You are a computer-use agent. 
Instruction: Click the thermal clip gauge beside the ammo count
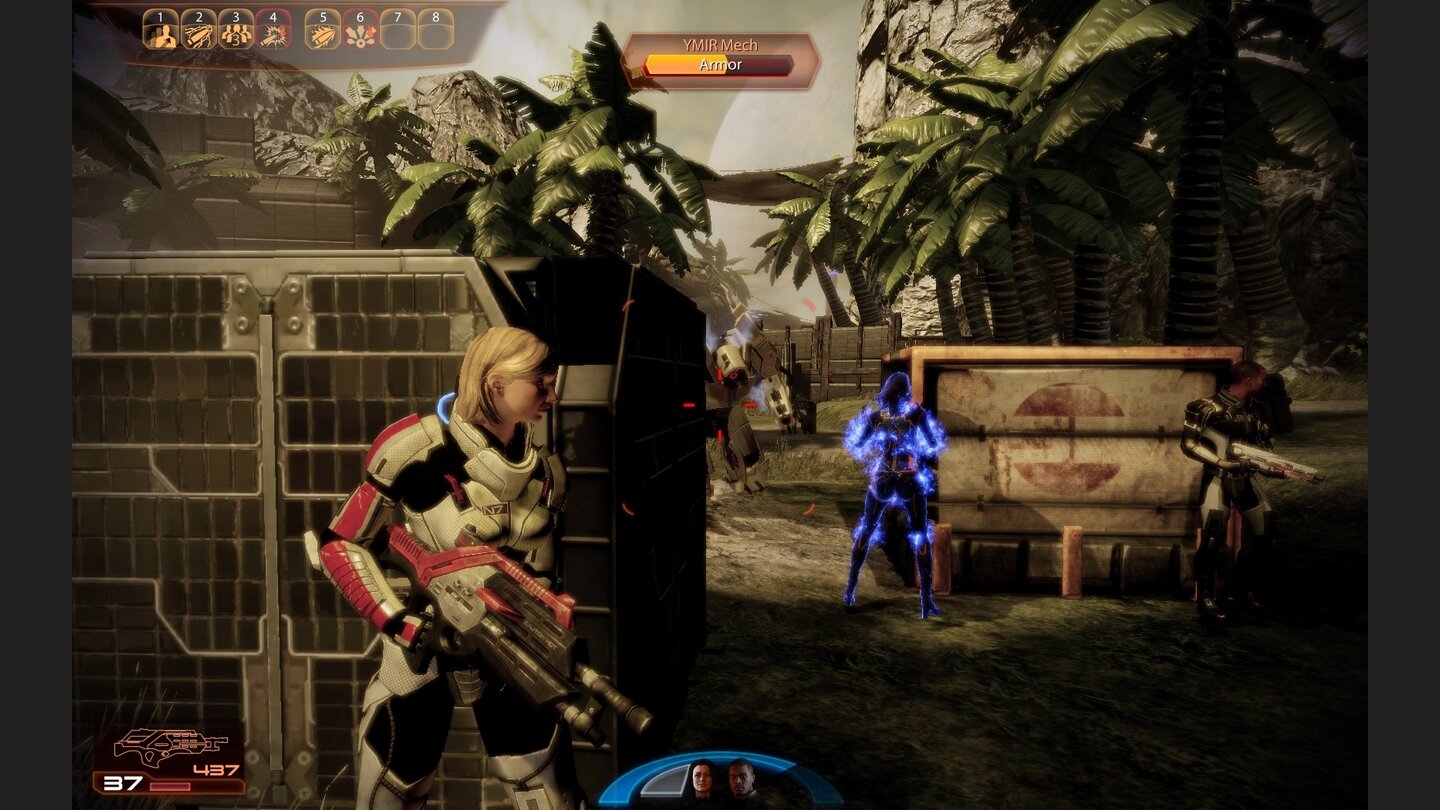(172, 786)
